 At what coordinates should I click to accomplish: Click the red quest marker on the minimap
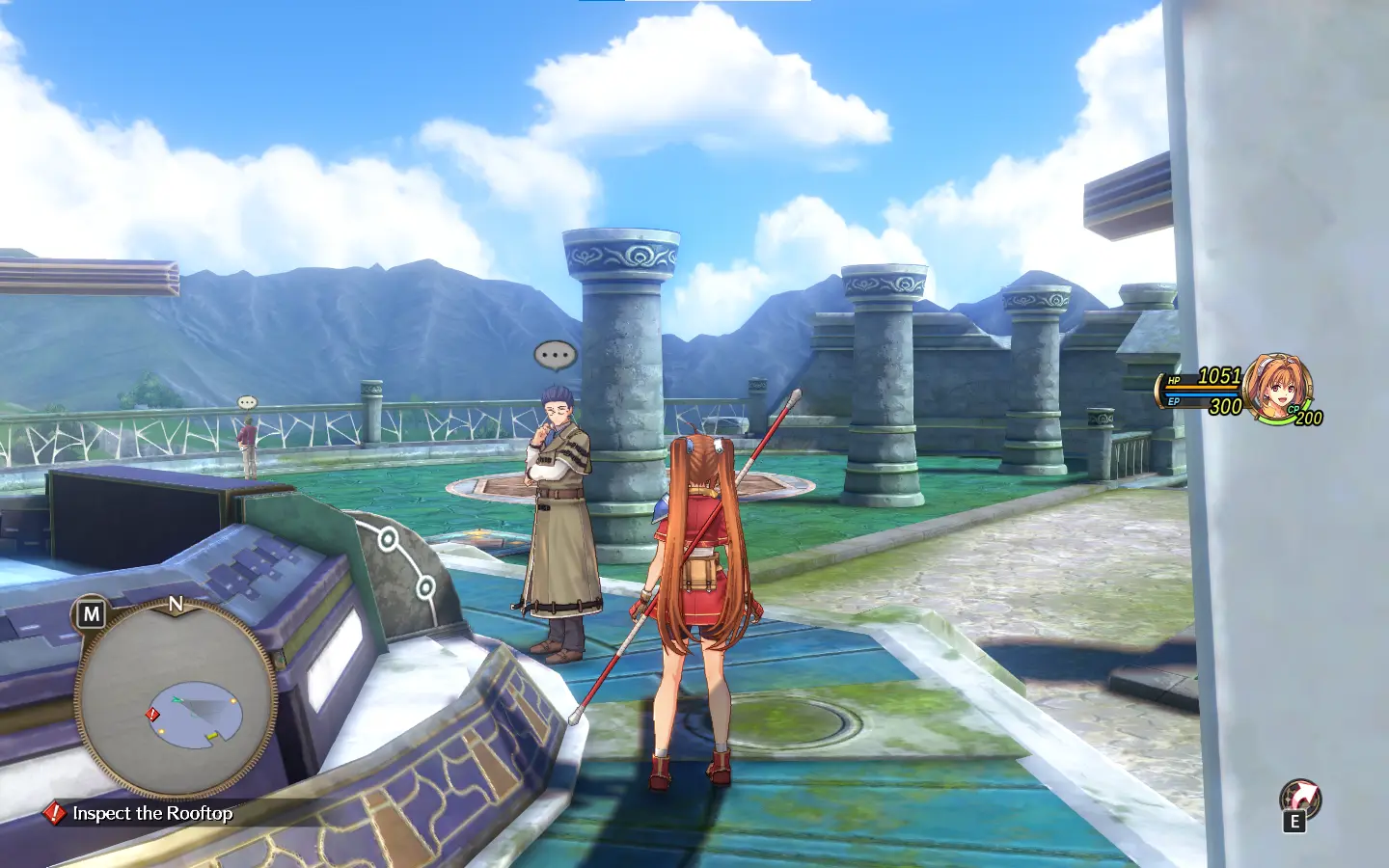pyautogui.click(x=152, y=714)
